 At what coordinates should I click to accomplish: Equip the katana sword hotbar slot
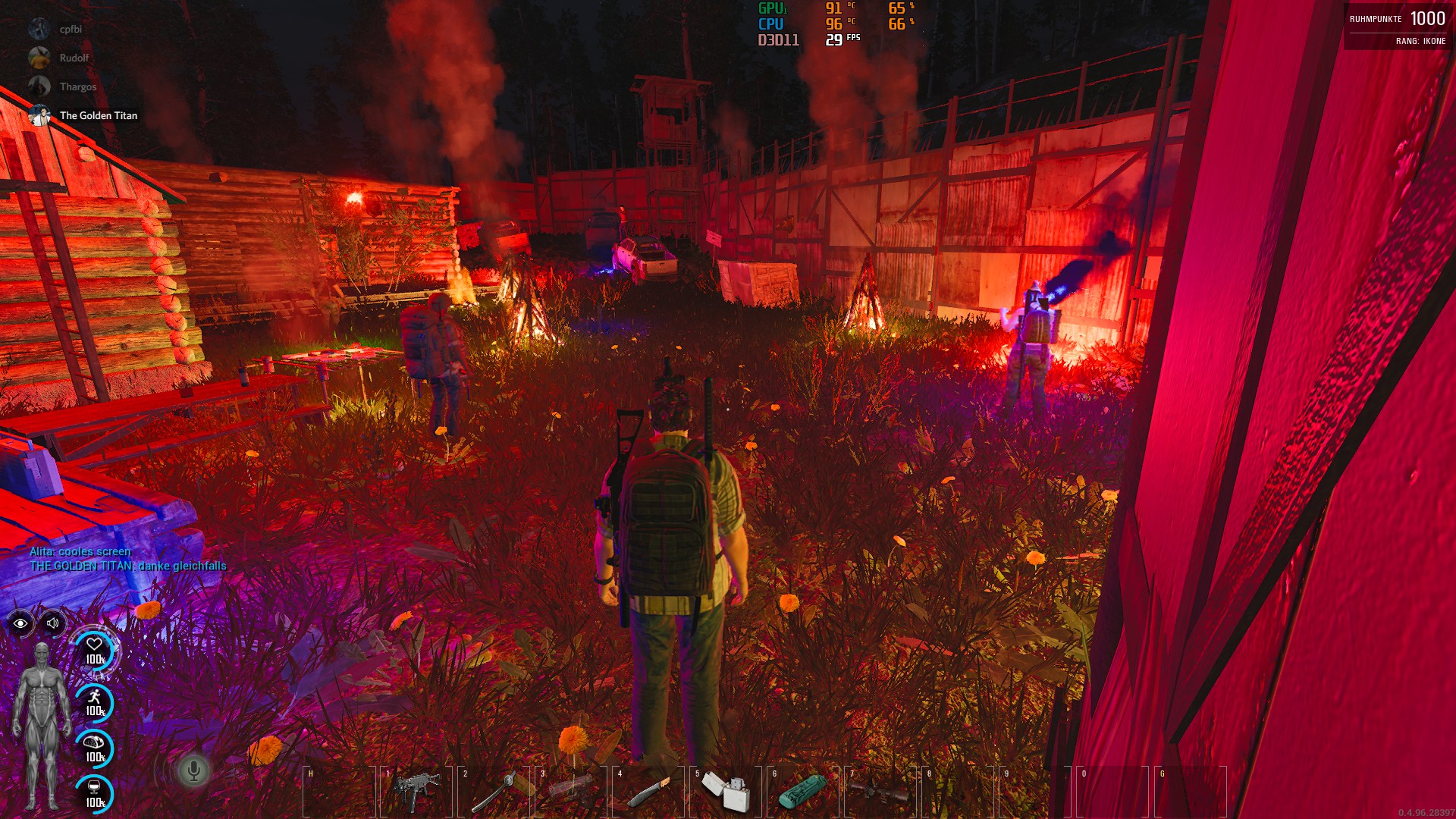(494, 792)
